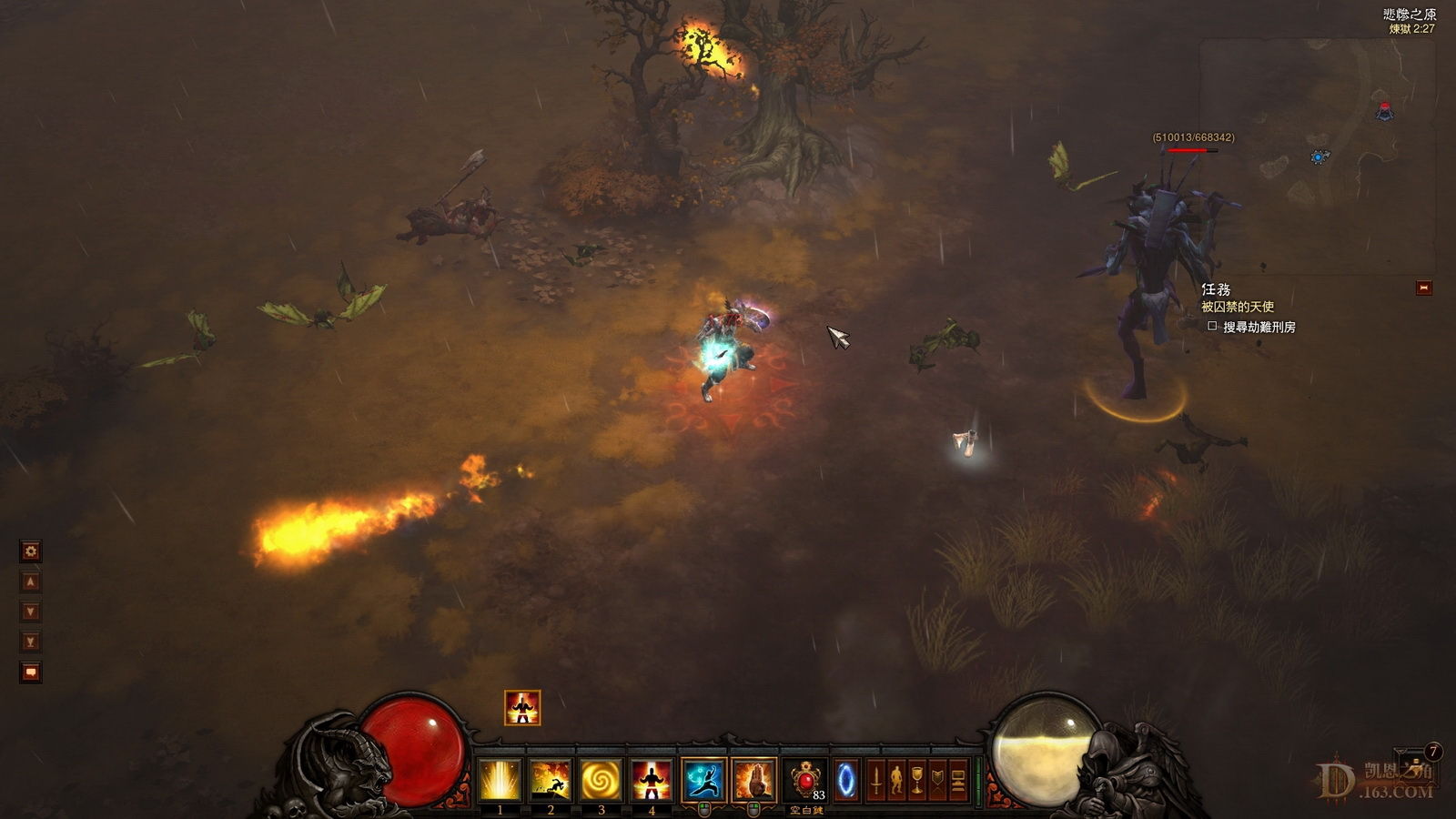Activate the light beam skill in slot 1
This screenshot has height=819, width=1456.
coord(500,780)
